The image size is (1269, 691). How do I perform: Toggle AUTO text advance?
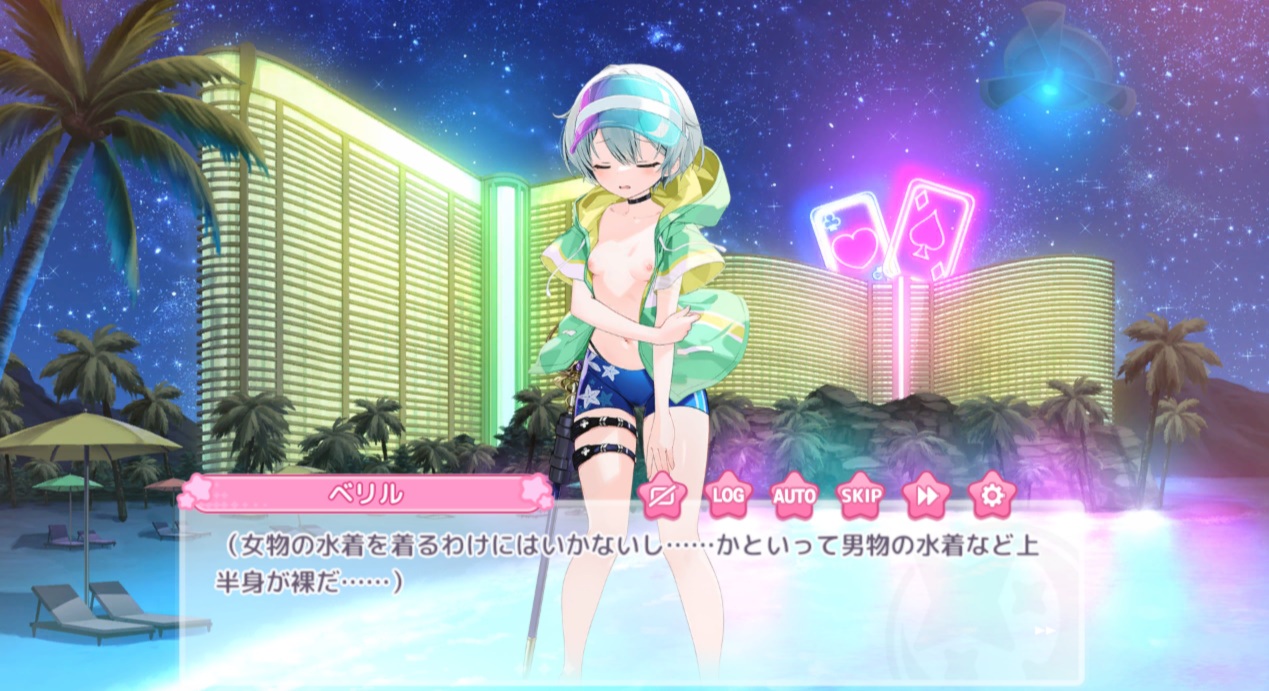click(795, 495)
